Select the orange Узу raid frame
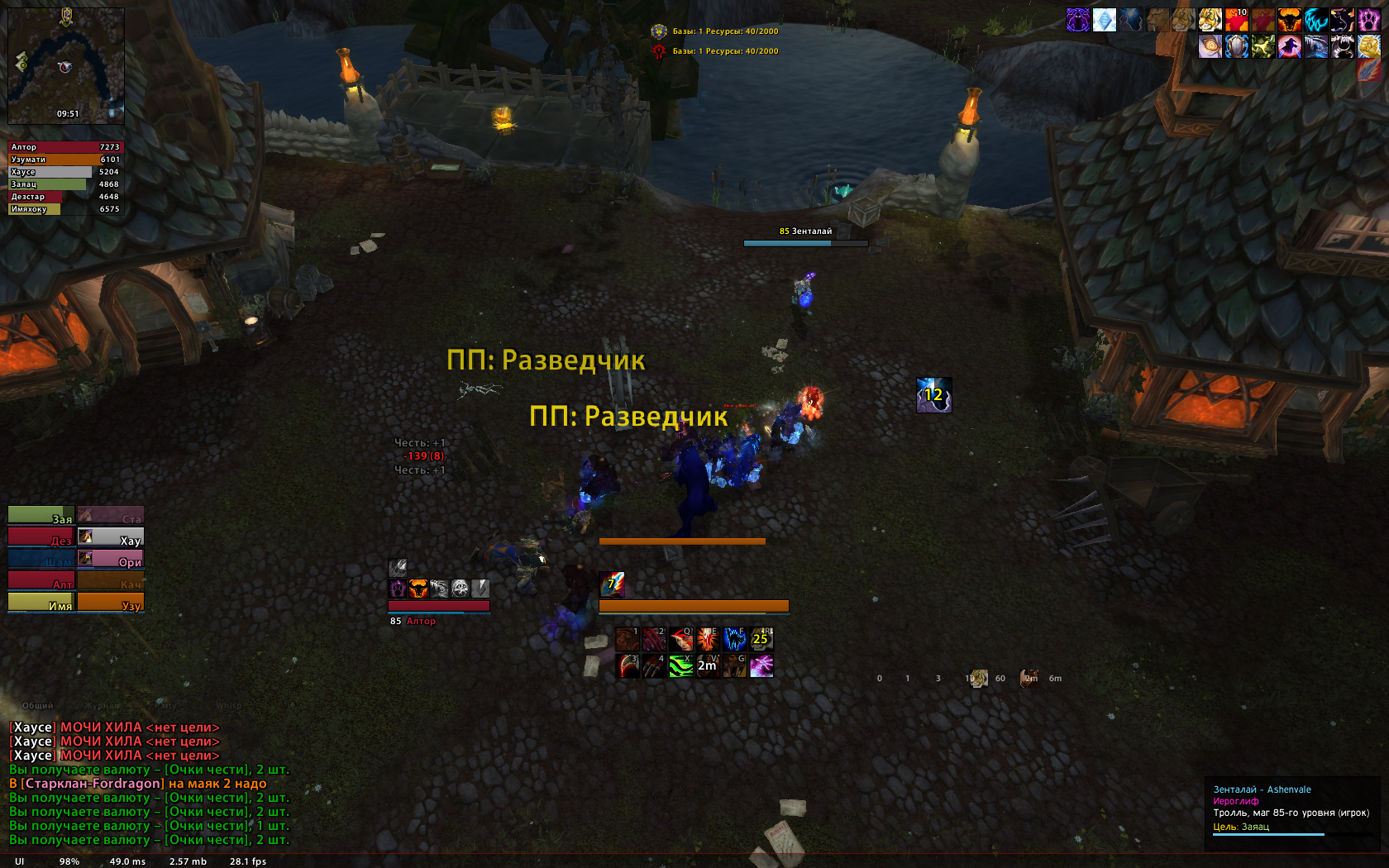This screenshot has width=1389, height=868. click(111, 603)
